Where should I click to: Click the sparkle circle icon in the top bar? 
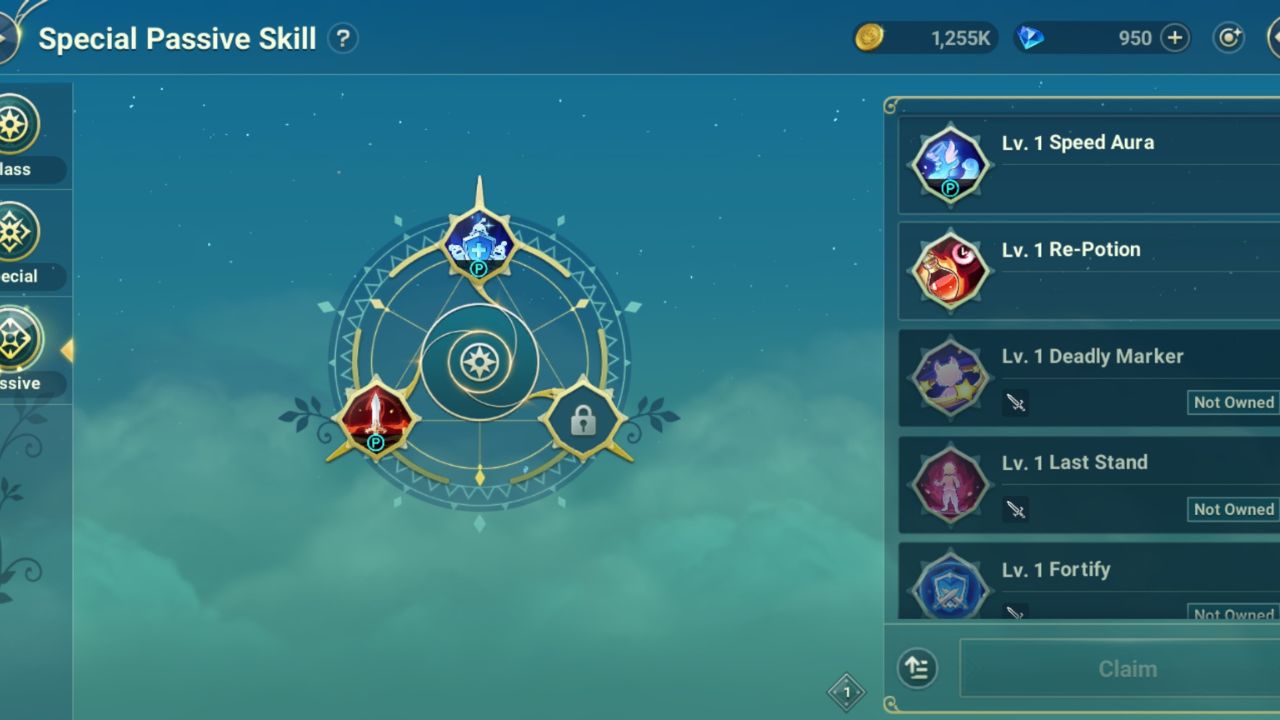(x=1228, y=37)
